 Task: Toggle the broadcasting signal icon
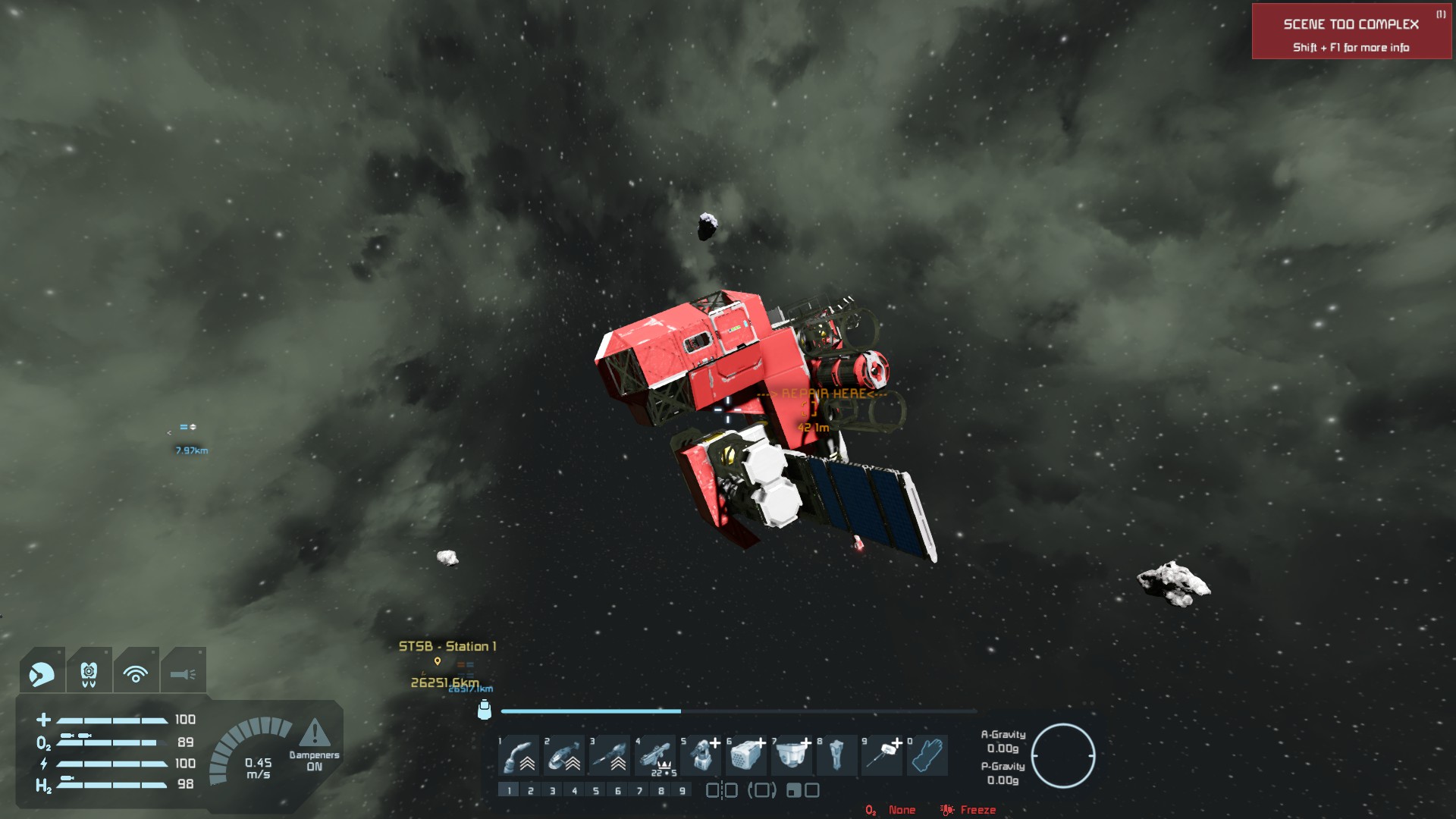[136, 673]
